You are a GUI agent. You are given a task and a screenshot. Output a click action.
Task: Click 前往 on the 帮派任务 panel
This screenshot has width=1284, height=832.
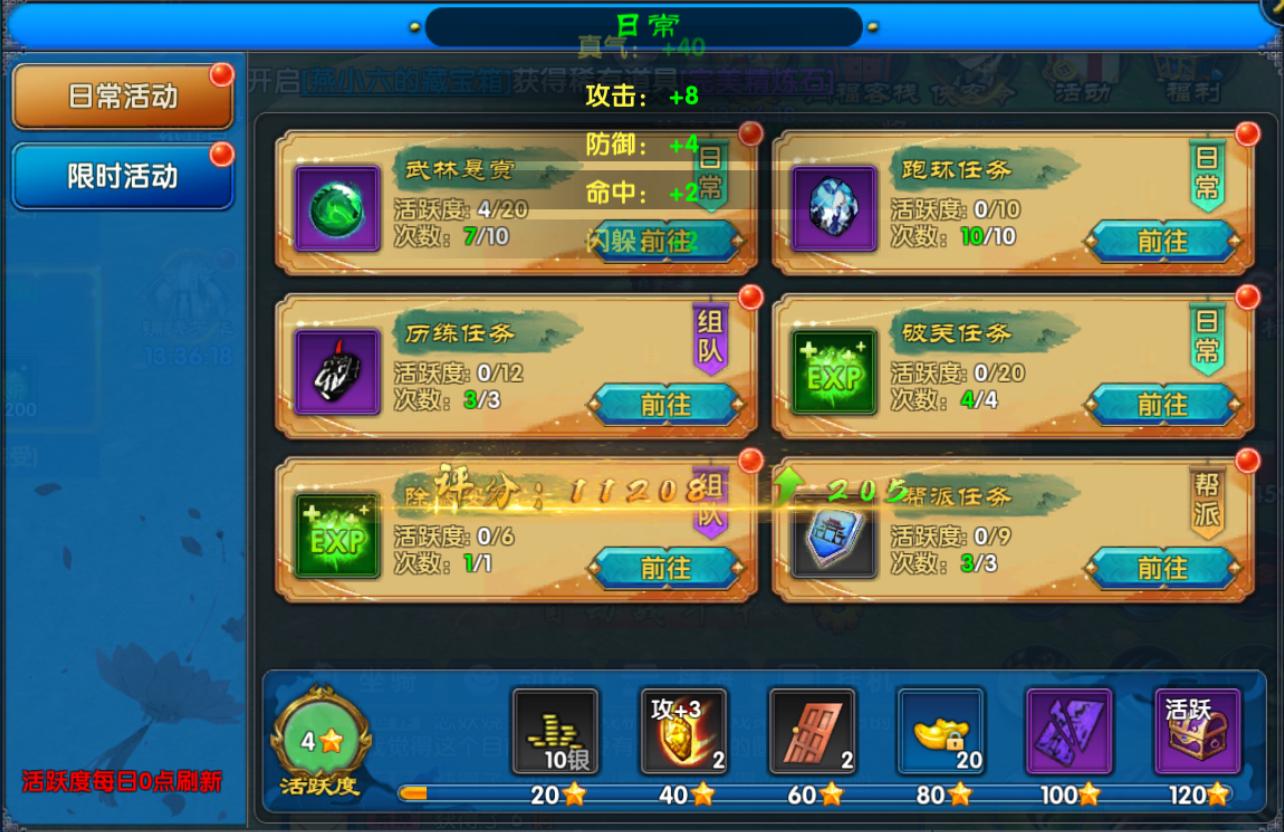[x=1163, y=567]
